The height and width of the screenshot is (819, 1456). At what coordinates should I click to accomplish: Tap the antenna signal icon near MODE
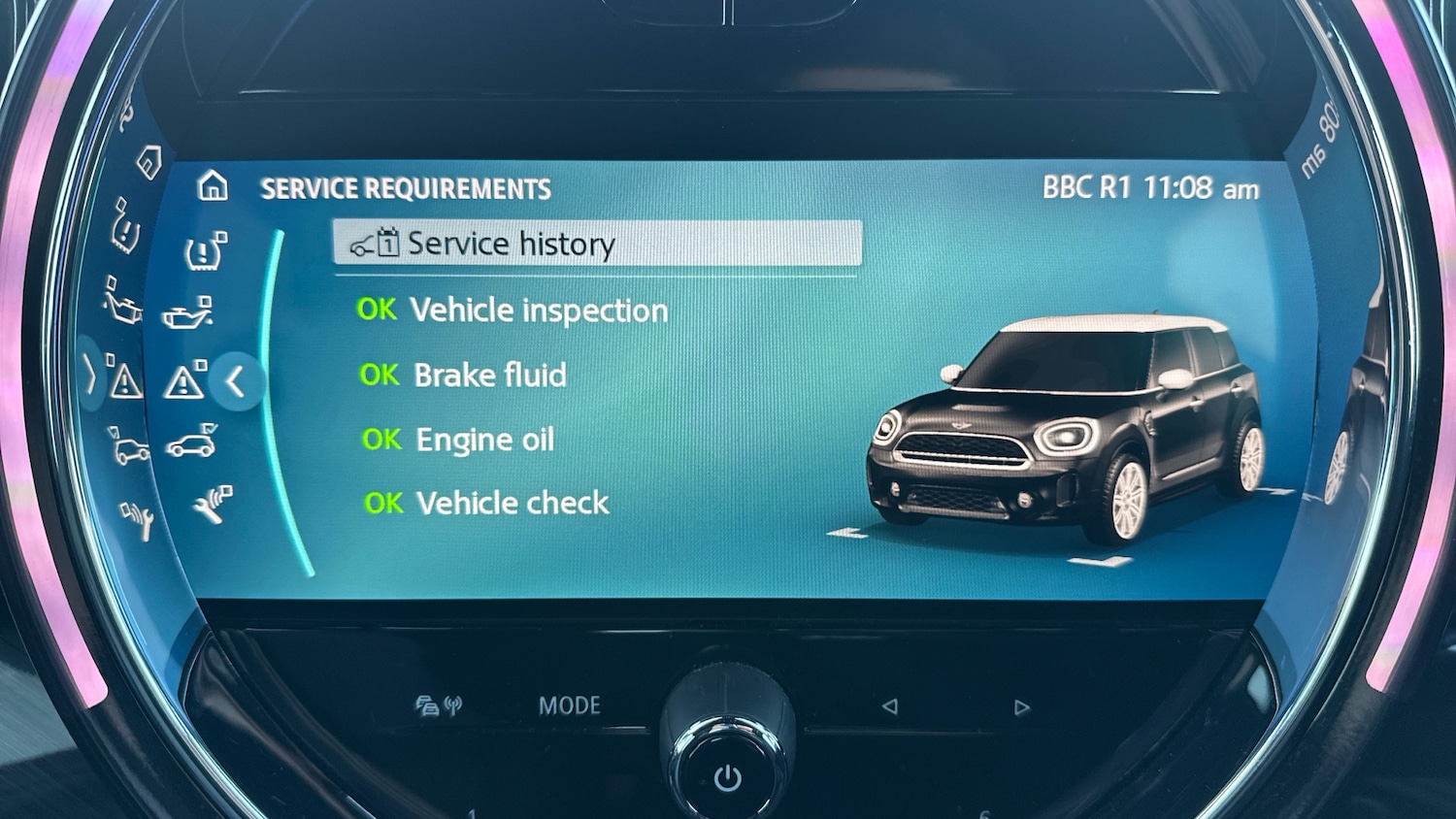(454, 704)
